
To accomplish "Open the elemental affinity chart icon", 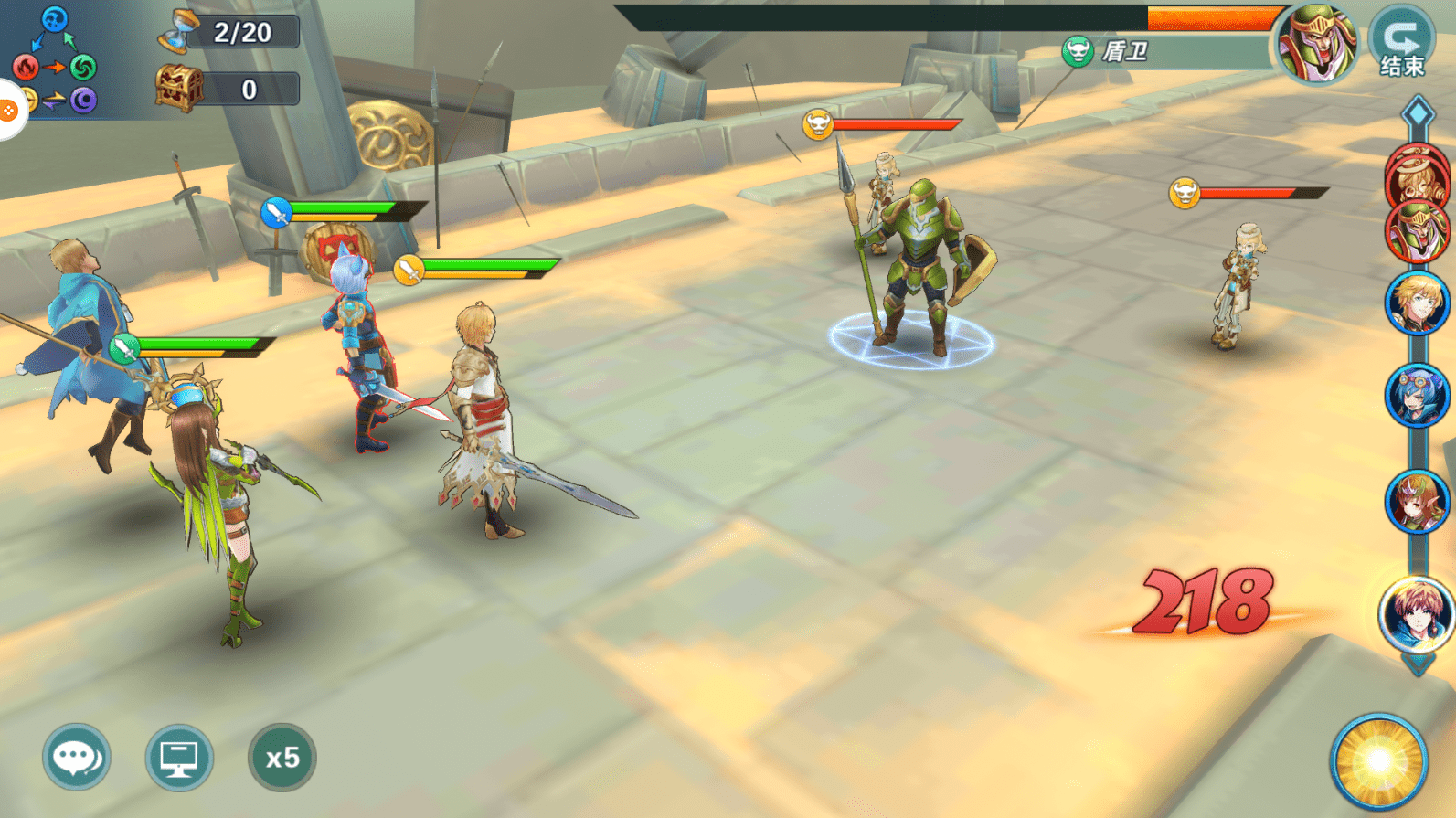I will coord(55,60).
